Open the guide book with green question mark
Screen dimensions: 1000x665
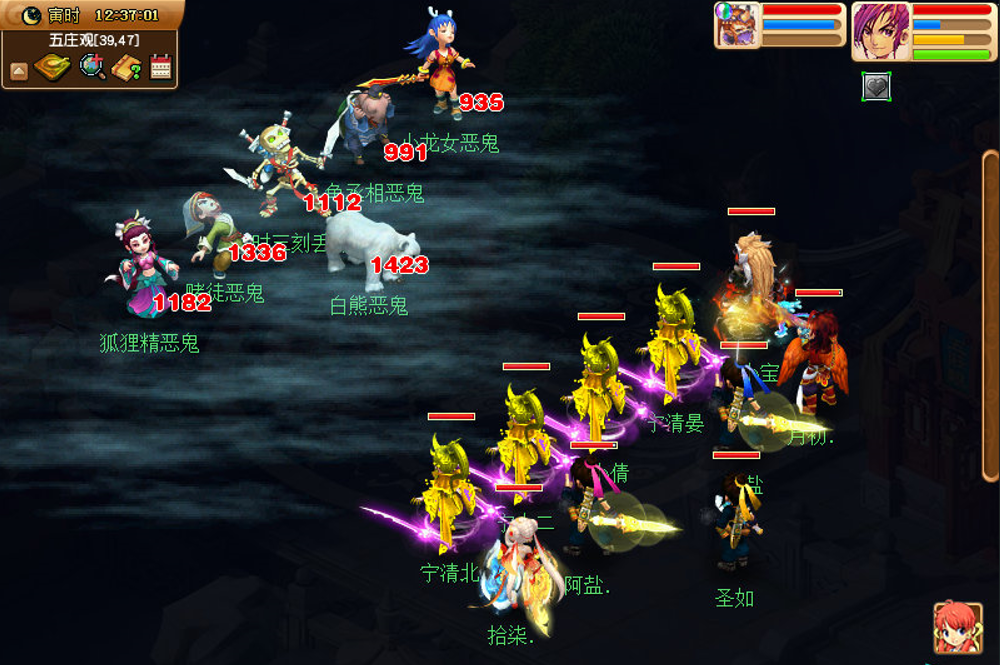(x=127, y=68)
